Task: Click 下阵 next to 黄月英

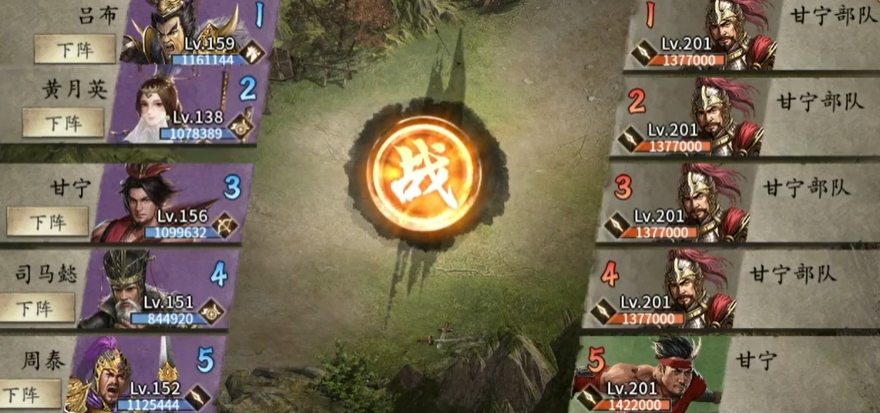Action: coord(63,122)
